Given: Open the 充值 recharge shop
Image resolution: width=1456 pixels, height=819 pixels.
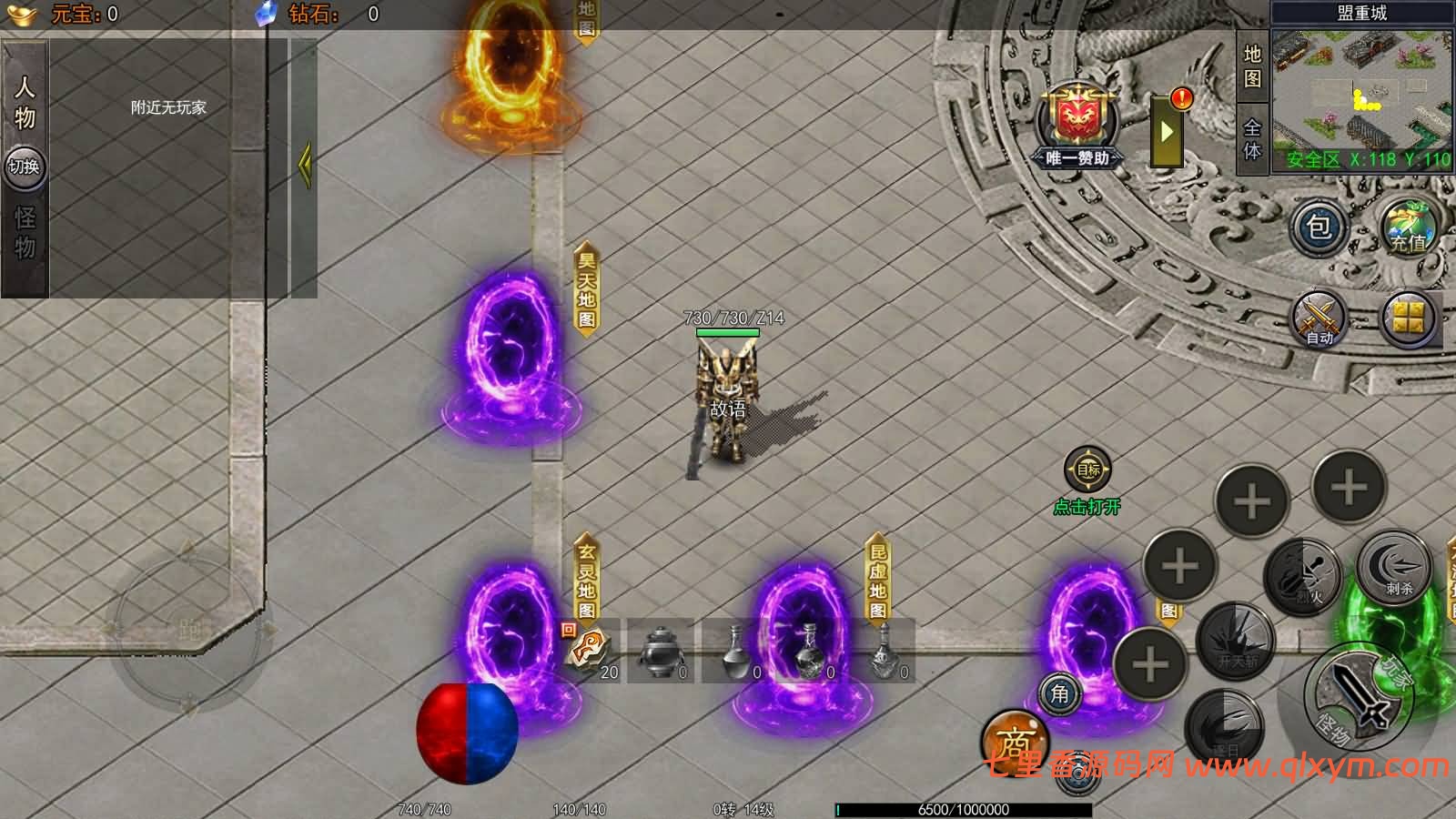Looking at the screenshot, I should tap(1407, 227).
